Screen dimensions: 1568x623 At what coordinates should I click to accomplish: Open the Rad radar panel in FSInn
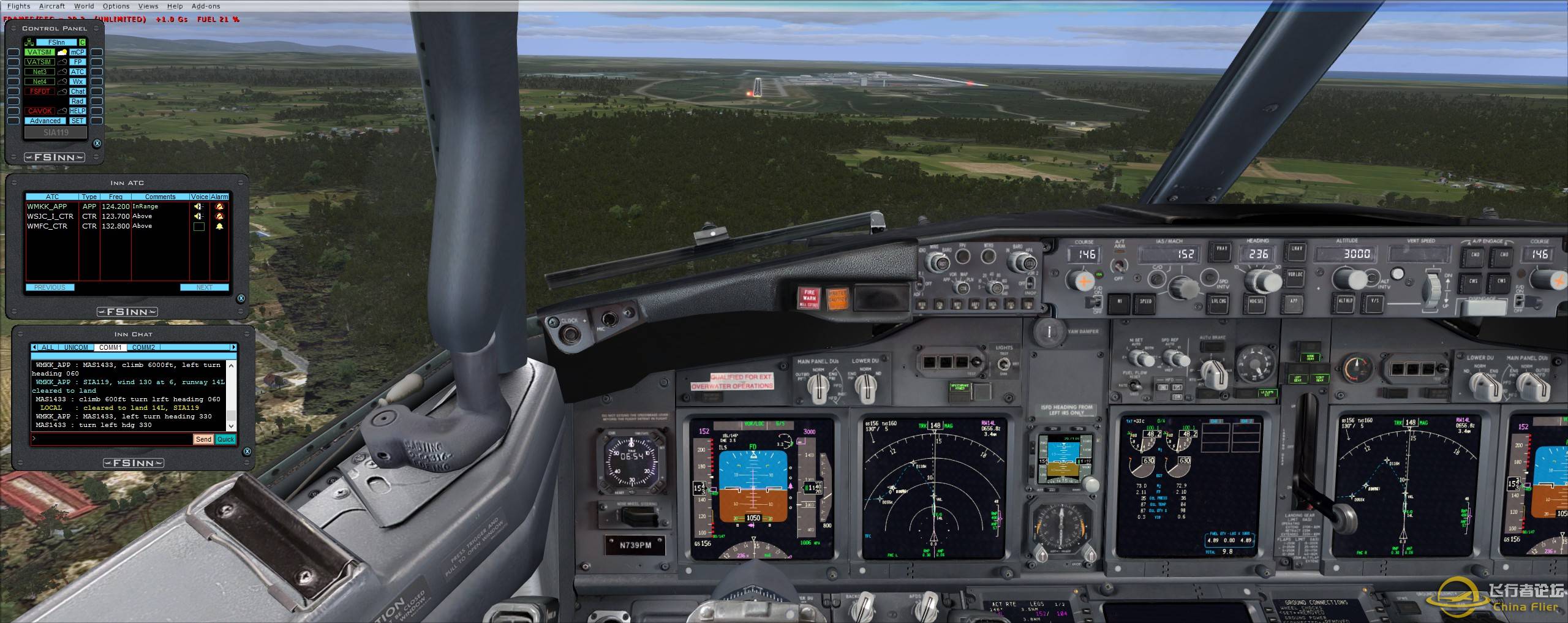(78, 100)
